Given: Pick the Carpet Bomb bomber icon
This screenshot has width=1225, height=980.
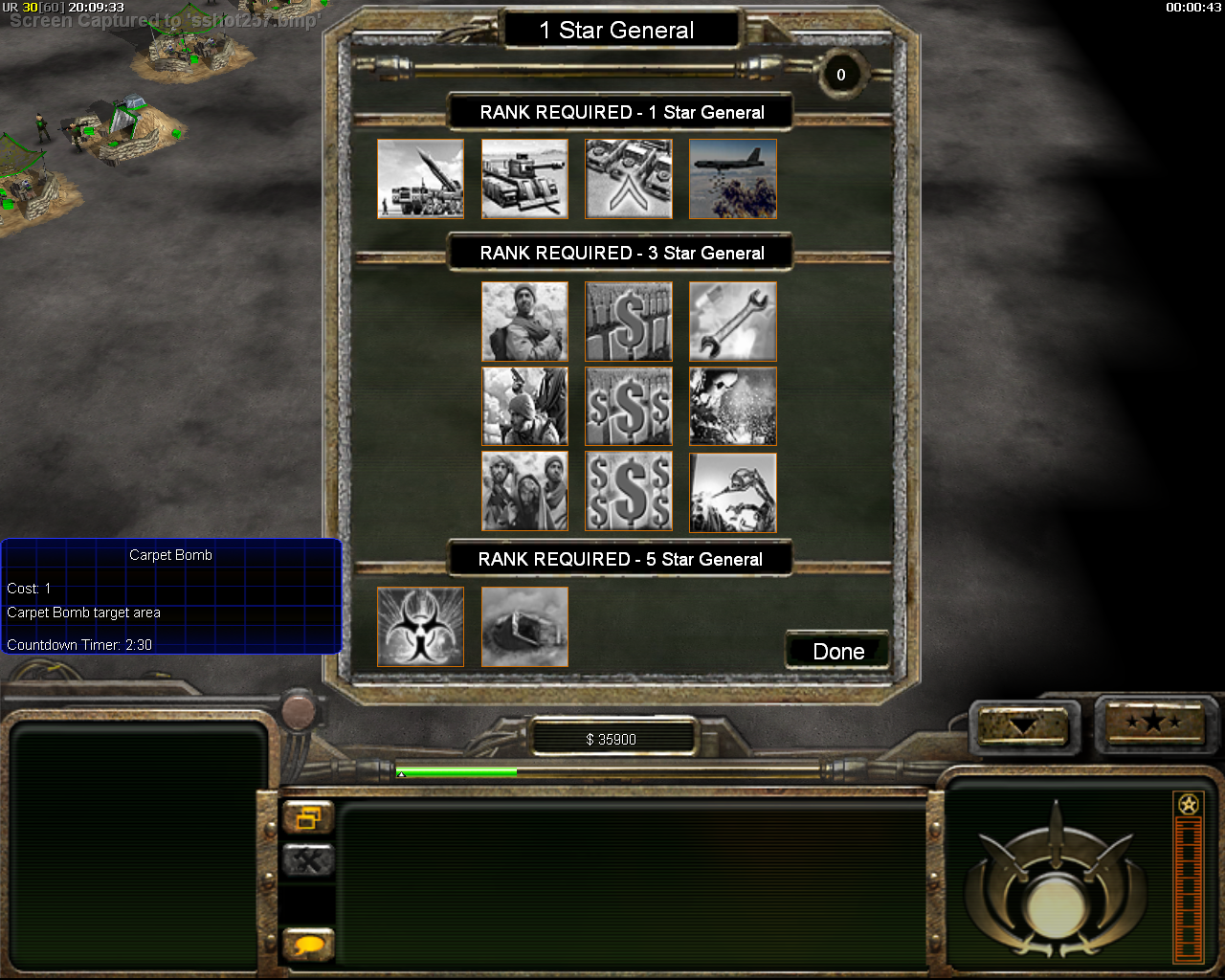Looking at the screenshot, I should pyautogui.click(x=732, y=179).
